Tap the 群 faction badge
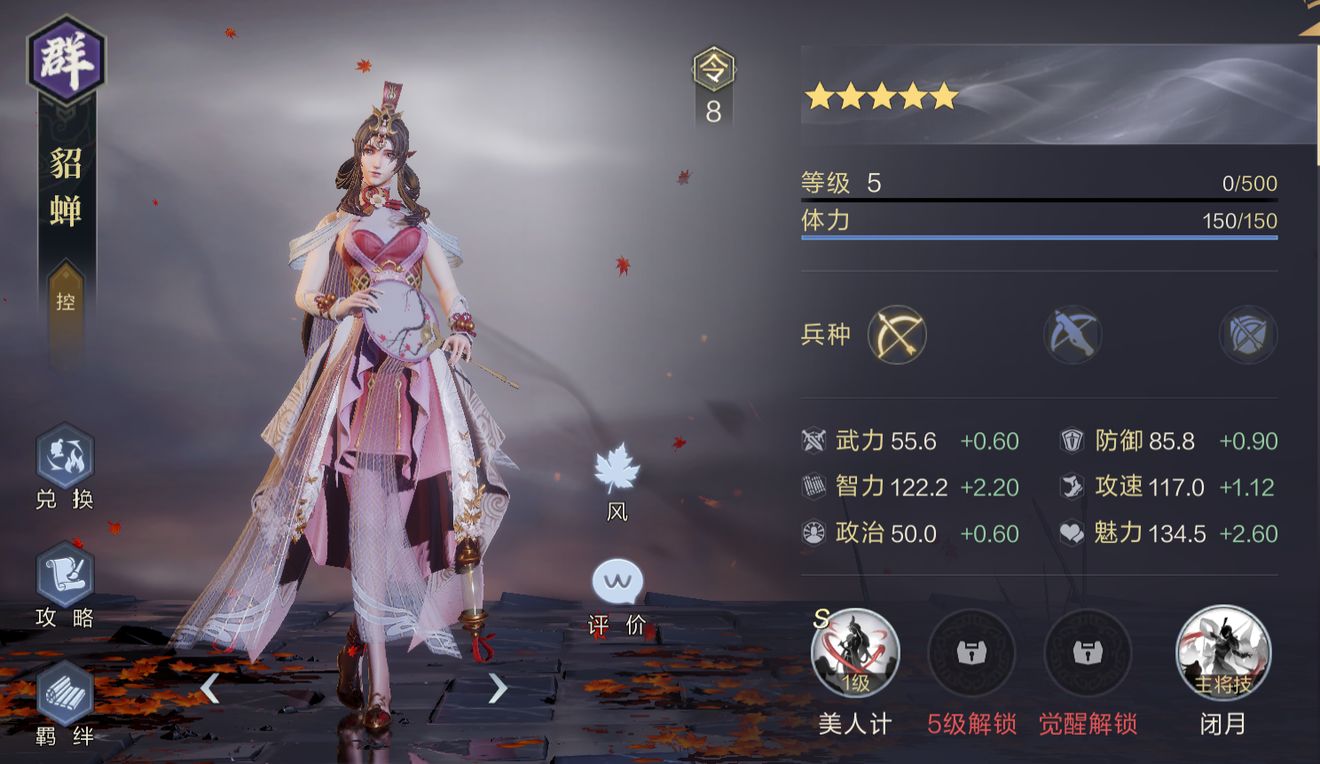Image resolution: width=1320 pixels, height=764 pixels. click(x=66, y=60)
